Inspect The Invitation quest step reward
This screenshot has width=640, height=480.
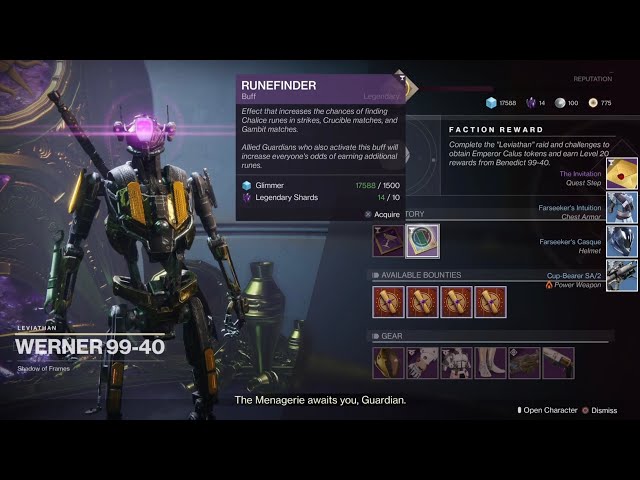click(x=621, y=174)
